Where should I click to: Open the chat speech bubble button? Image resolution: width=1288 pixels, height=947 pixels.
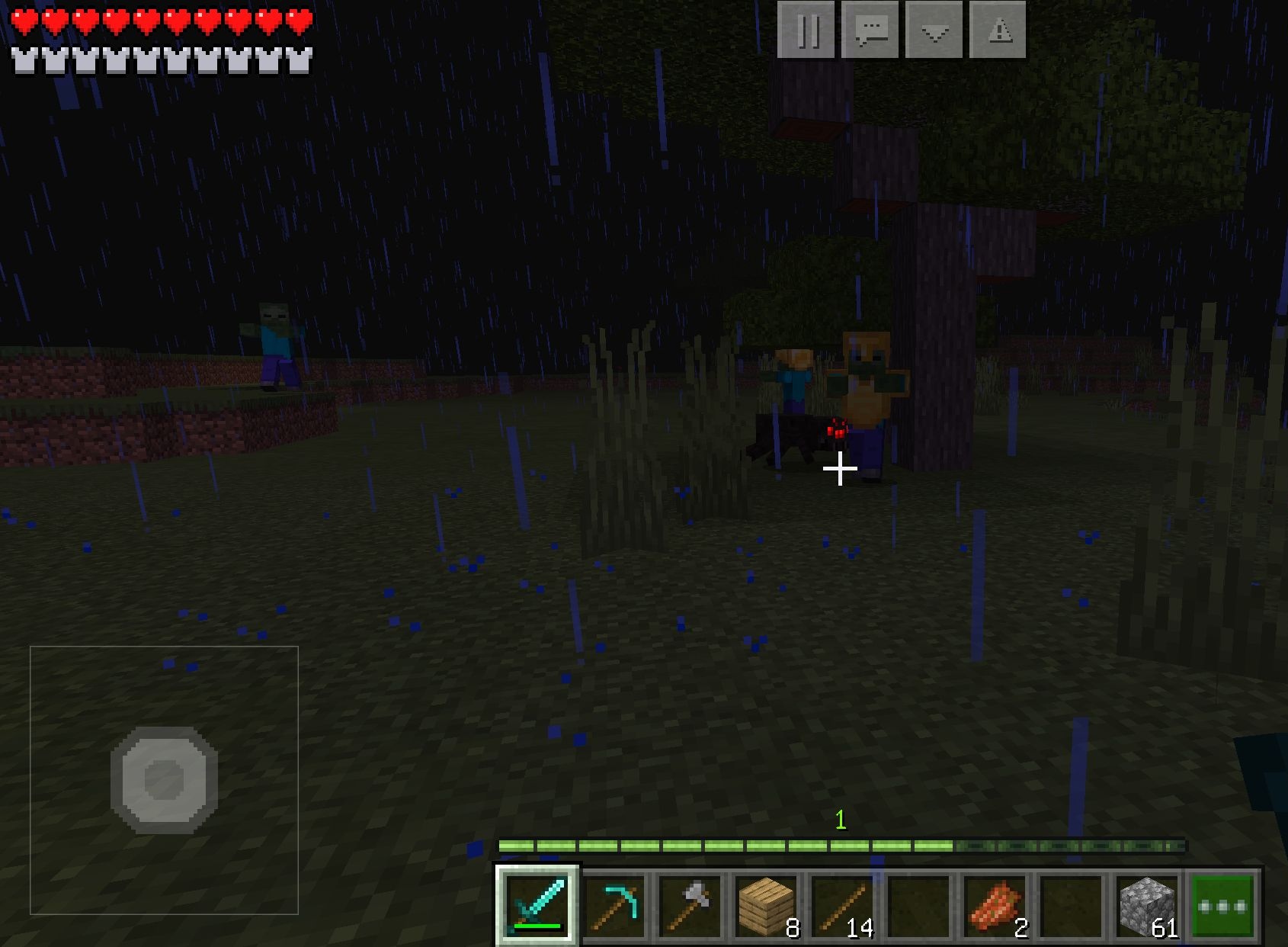[x=870, y=30]
